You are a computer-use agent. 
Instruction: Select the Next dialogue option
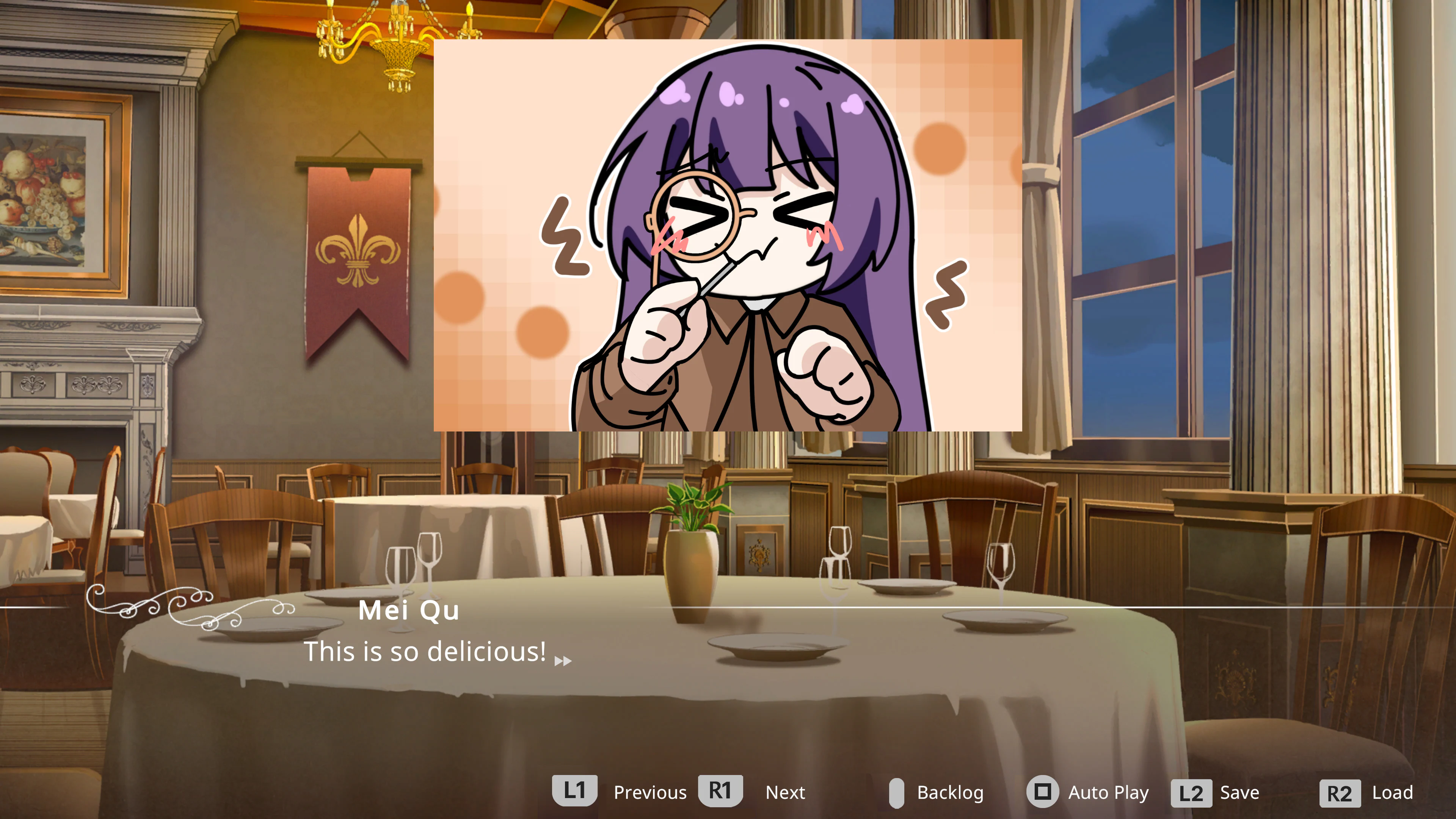pos(785,792)
